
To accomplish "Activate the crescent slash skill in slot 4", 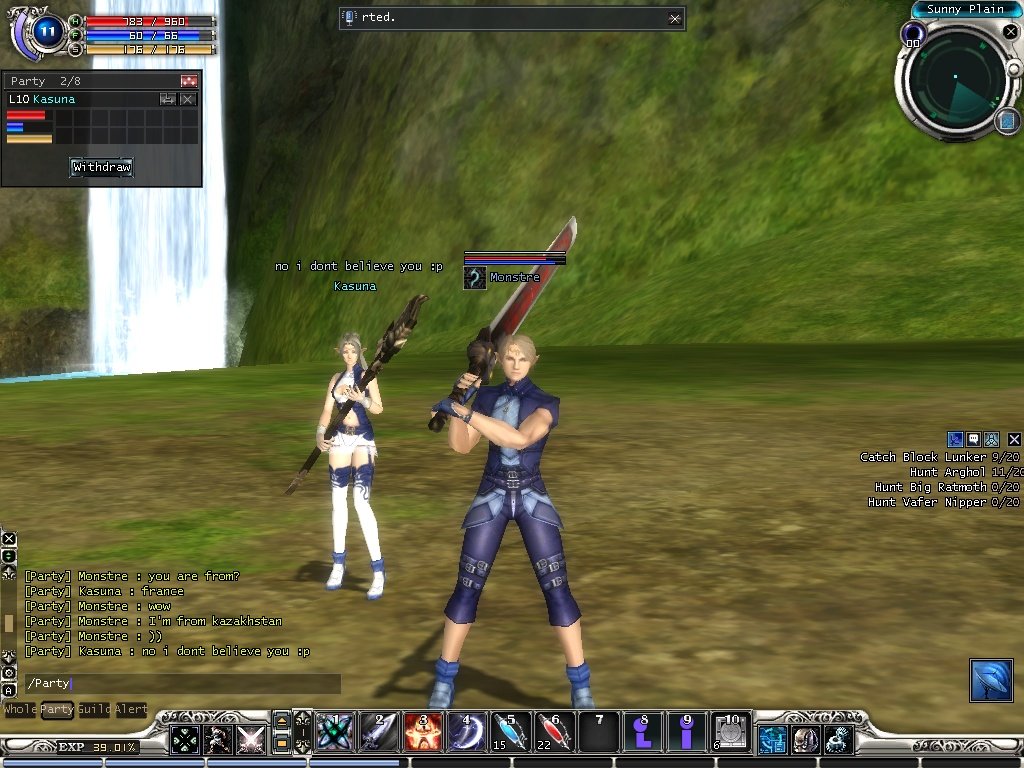I will point(467,732).
